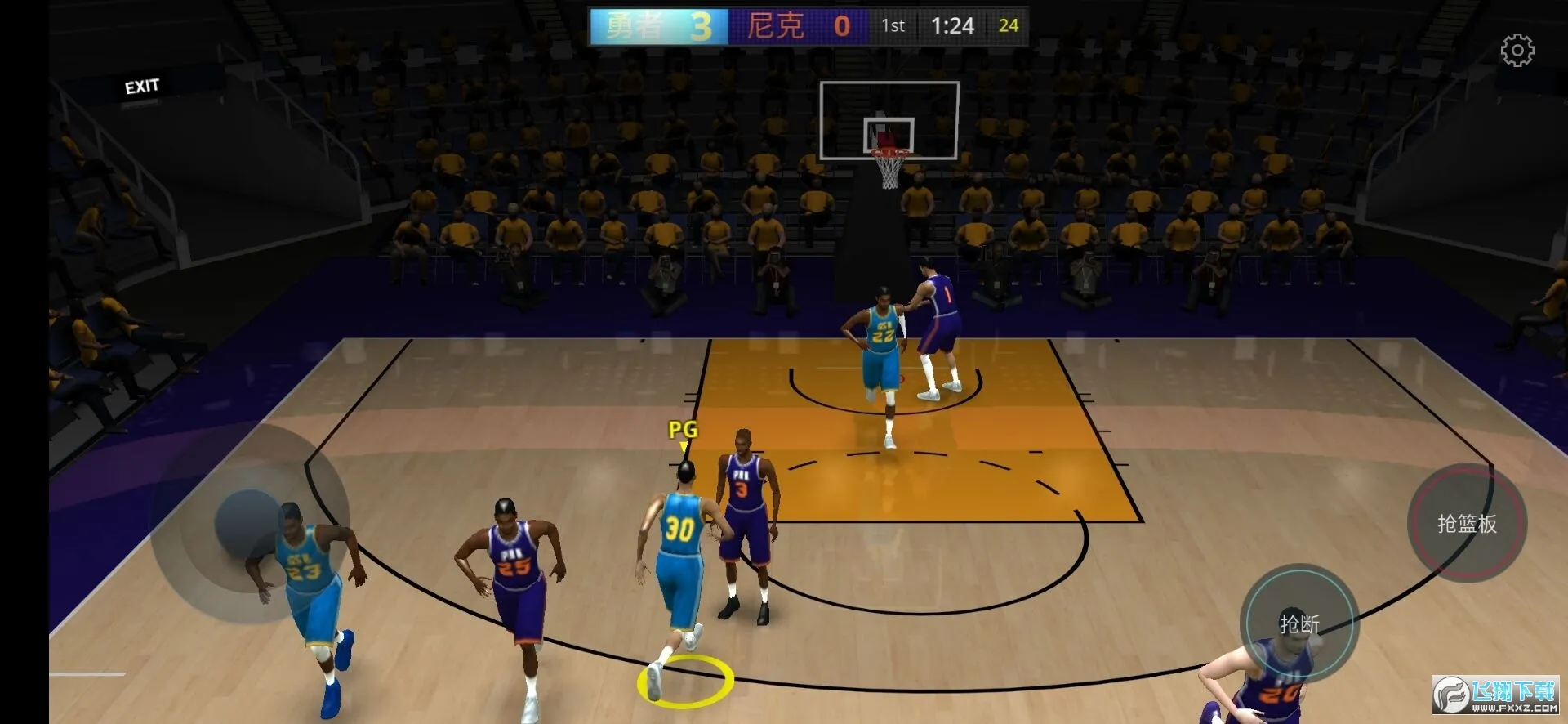Click the virtual joystick thumb pad
This screenshot has height=724, width=1568.
click(x=249, y=525)
